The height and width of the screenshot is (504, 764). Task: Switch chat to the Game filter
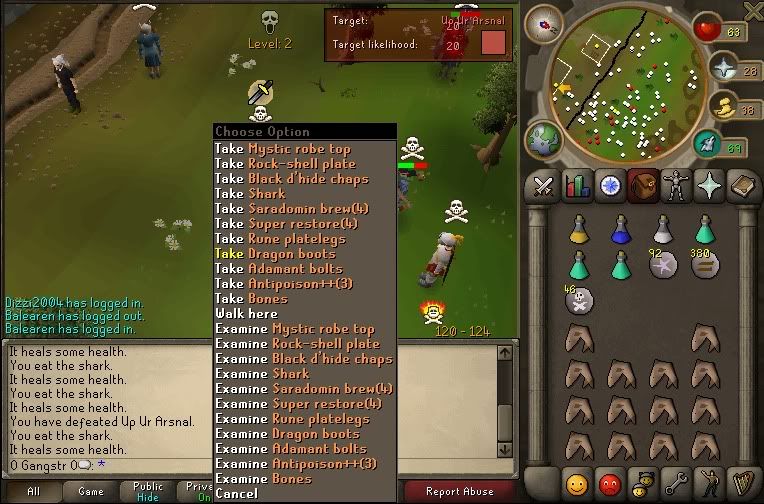[91, 491]
